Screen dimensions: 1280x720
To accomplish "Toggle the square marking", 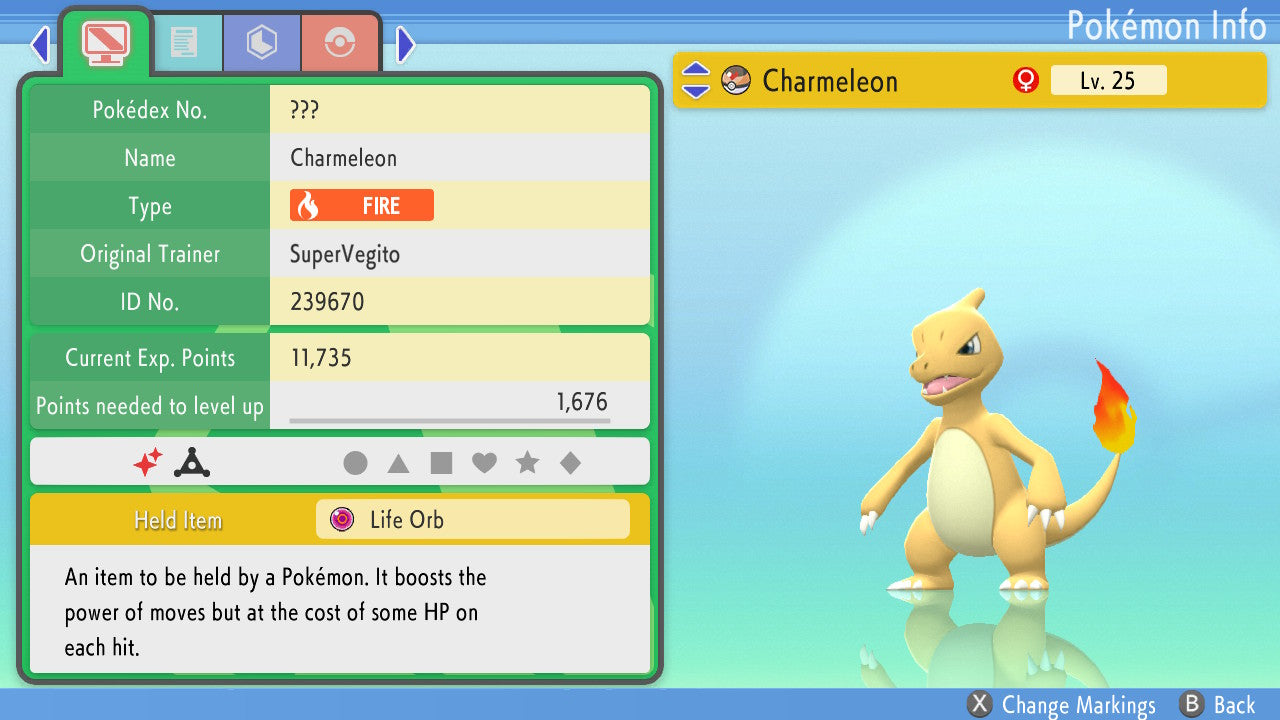I will [441, 463].
